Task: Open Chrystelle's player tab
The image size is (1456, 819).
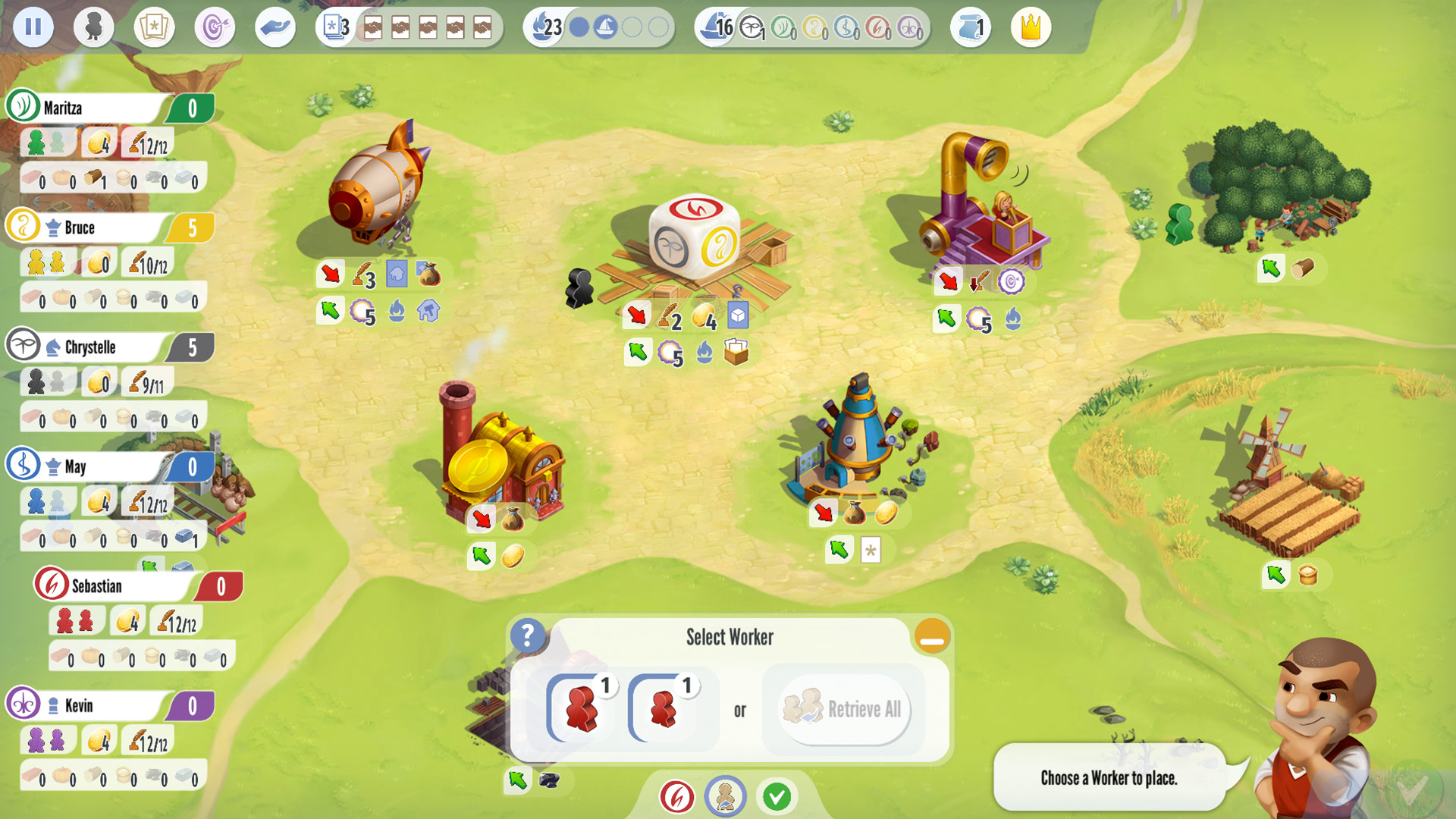Action: (91, 347)
